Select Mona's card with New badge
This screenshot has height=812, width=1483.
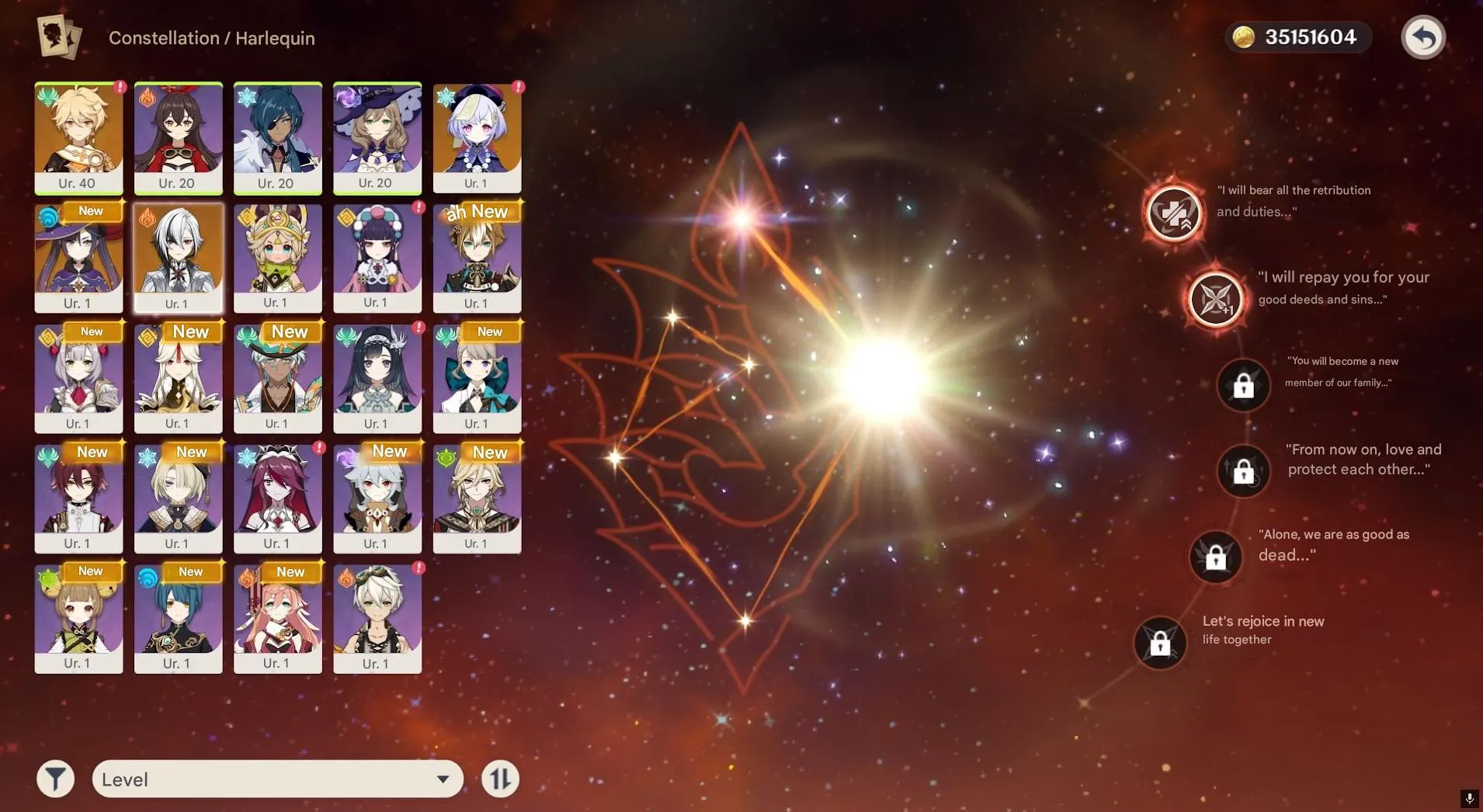[78, 258]
